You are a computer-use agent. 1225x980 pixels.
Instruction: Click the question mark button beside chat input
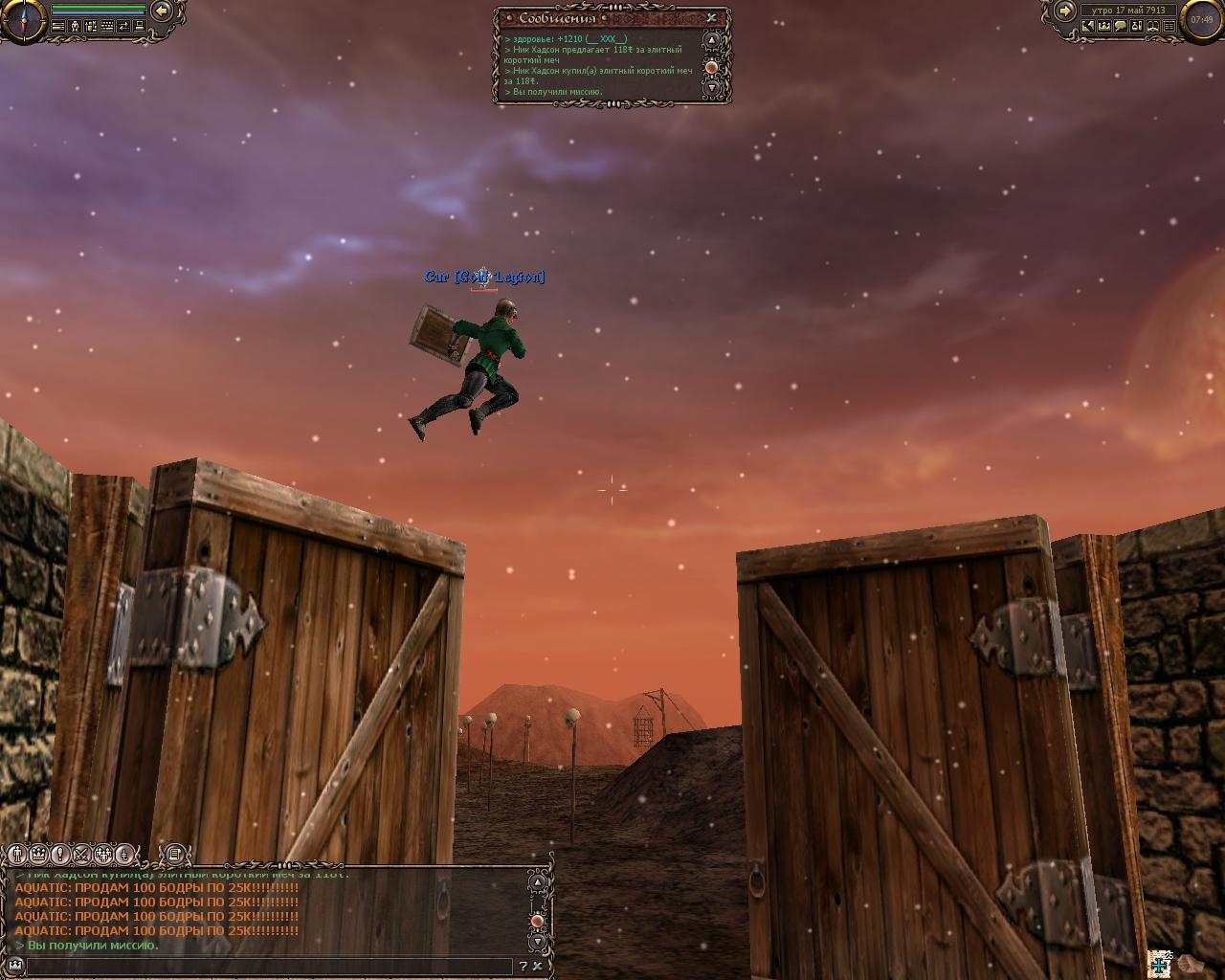click(523, 967)
